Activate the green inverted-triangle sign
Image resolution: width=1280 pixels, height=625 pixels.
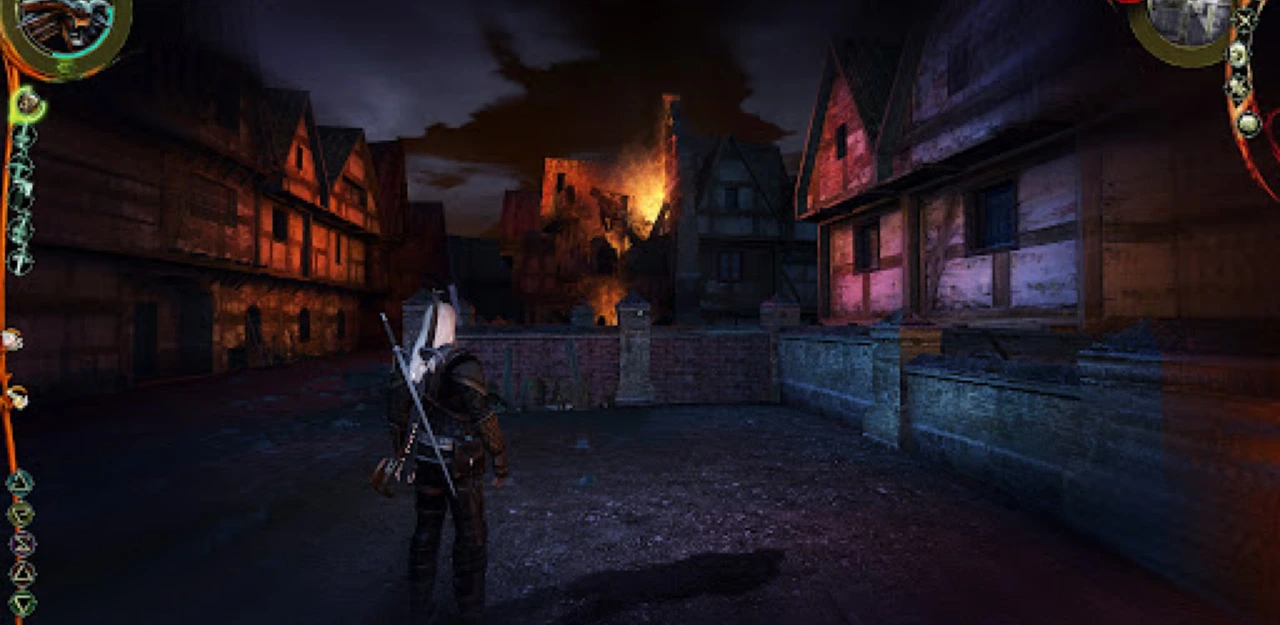[x=22, y=603]
